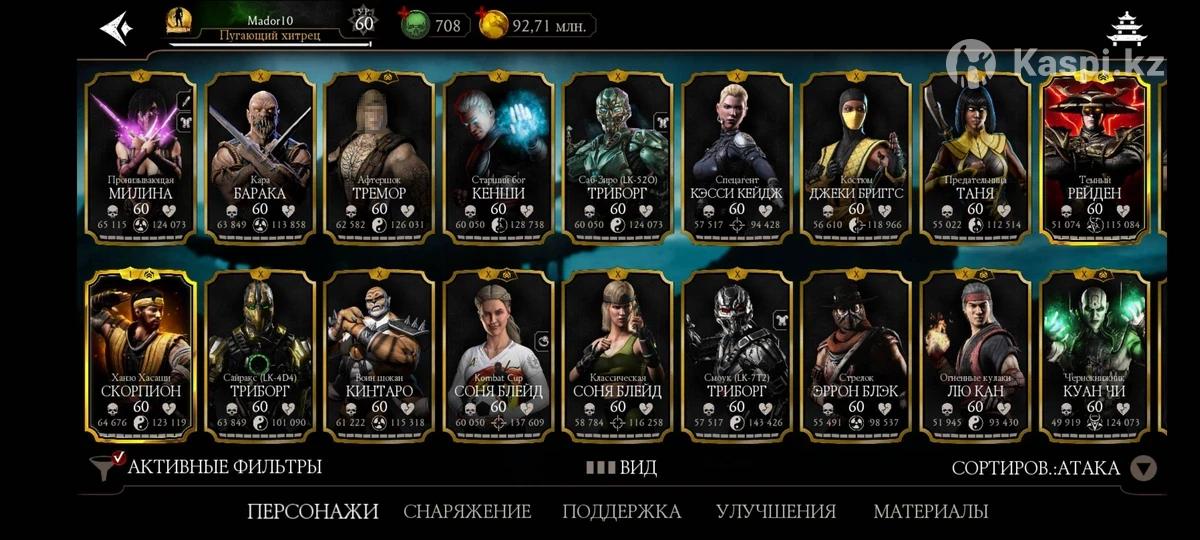Select the Тремор character card
Viewport: 1200px width, 540px height.
pos(379,158)
